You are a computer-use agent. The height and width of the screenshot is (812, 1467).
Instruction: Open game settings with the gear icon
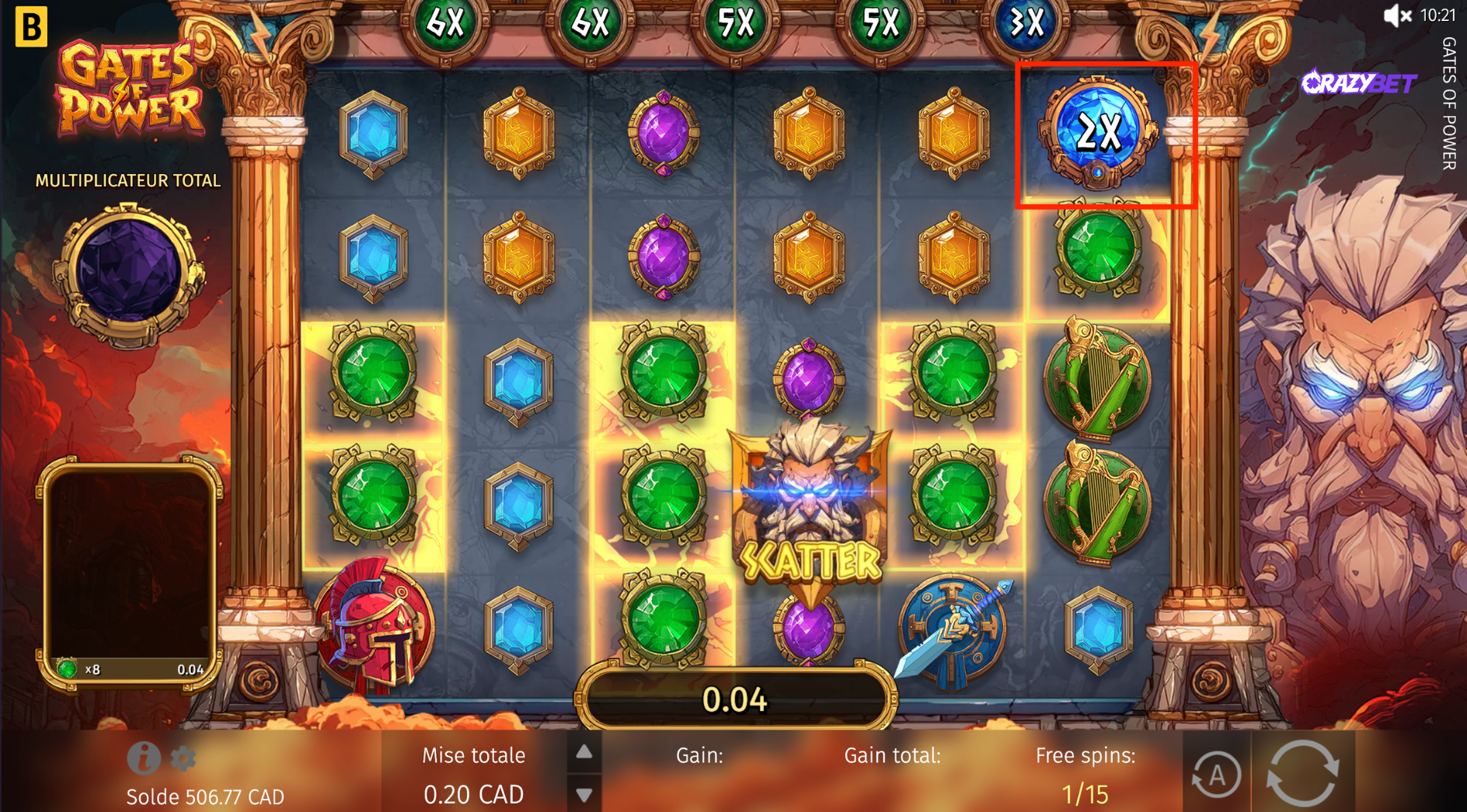pyautogui.click(x=183, y=758)
